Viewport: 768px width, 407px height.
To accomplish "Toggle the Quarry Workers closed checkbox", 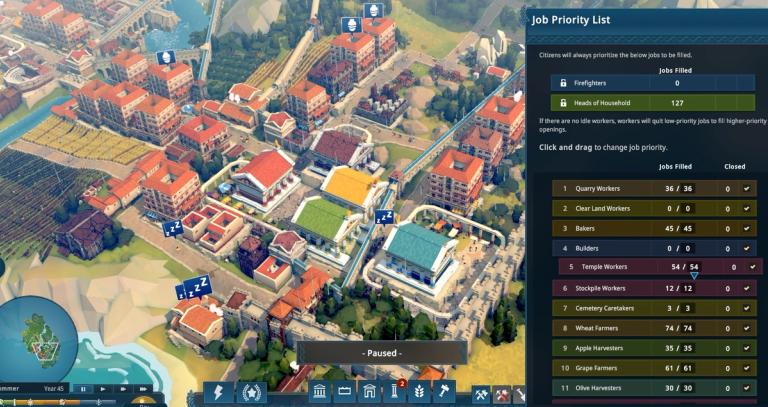I will point(746,188).
